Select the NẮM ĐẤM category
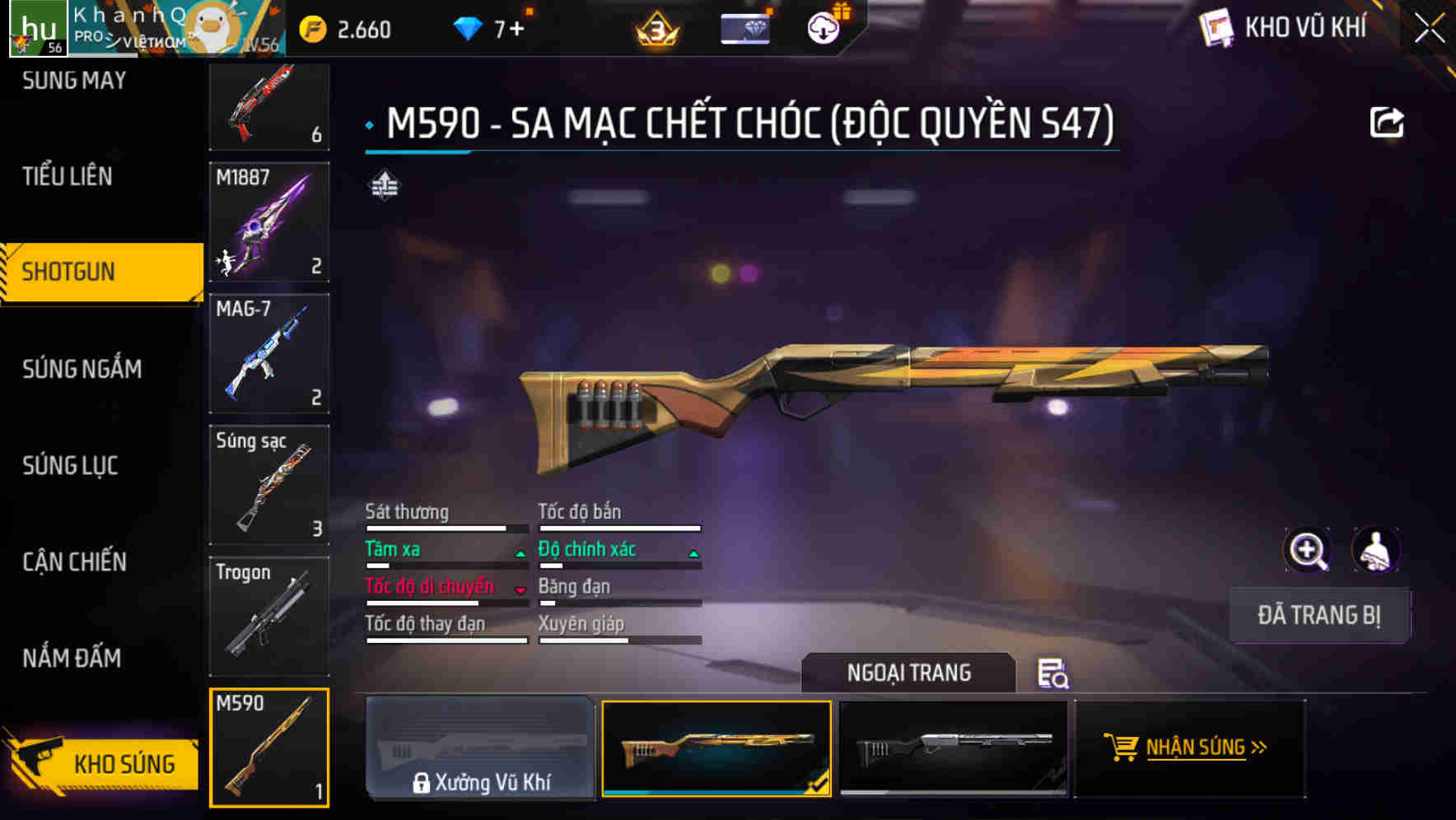This screenshot has width=1456, height=820. pyautogui.click(x=71, y=659)
